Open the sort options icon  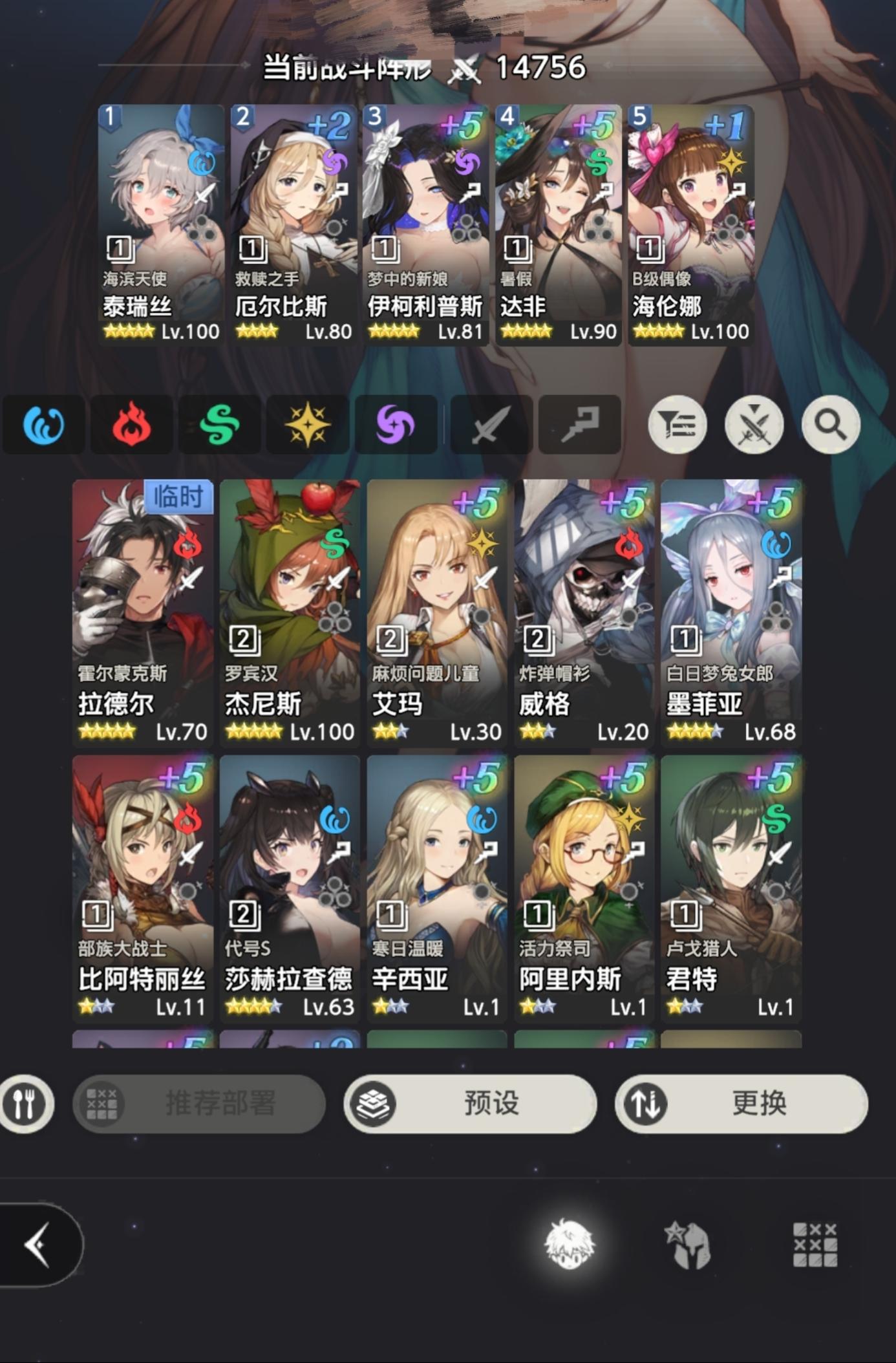pos(677,424)
